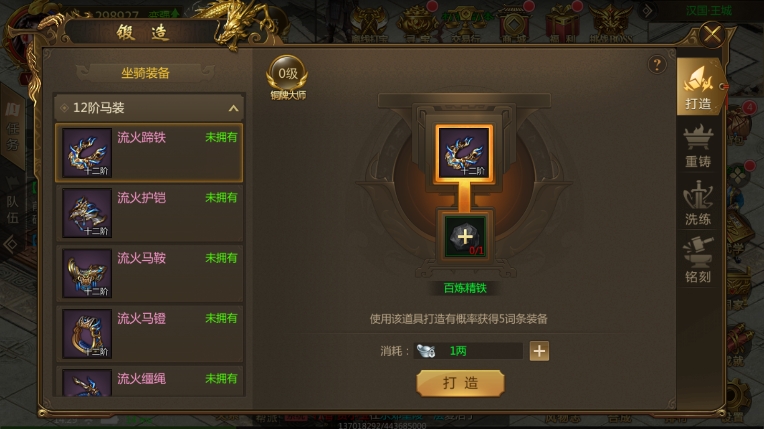The width and height of the screenshot is (764, 429).
Task: Close the forging window
Action: click(x=712, y=35)
